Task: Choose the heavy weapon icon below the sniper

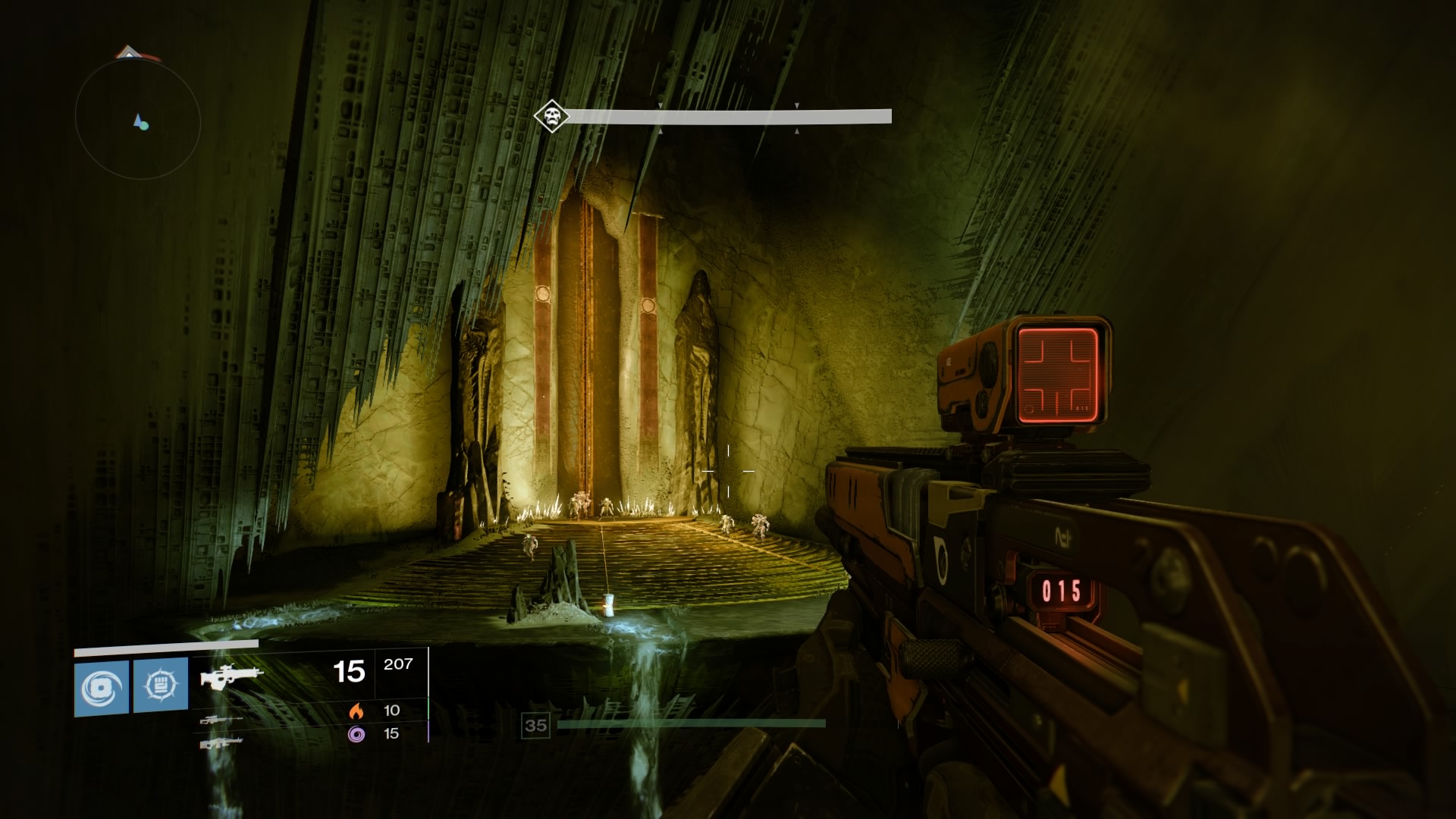Action: (221, 743)
